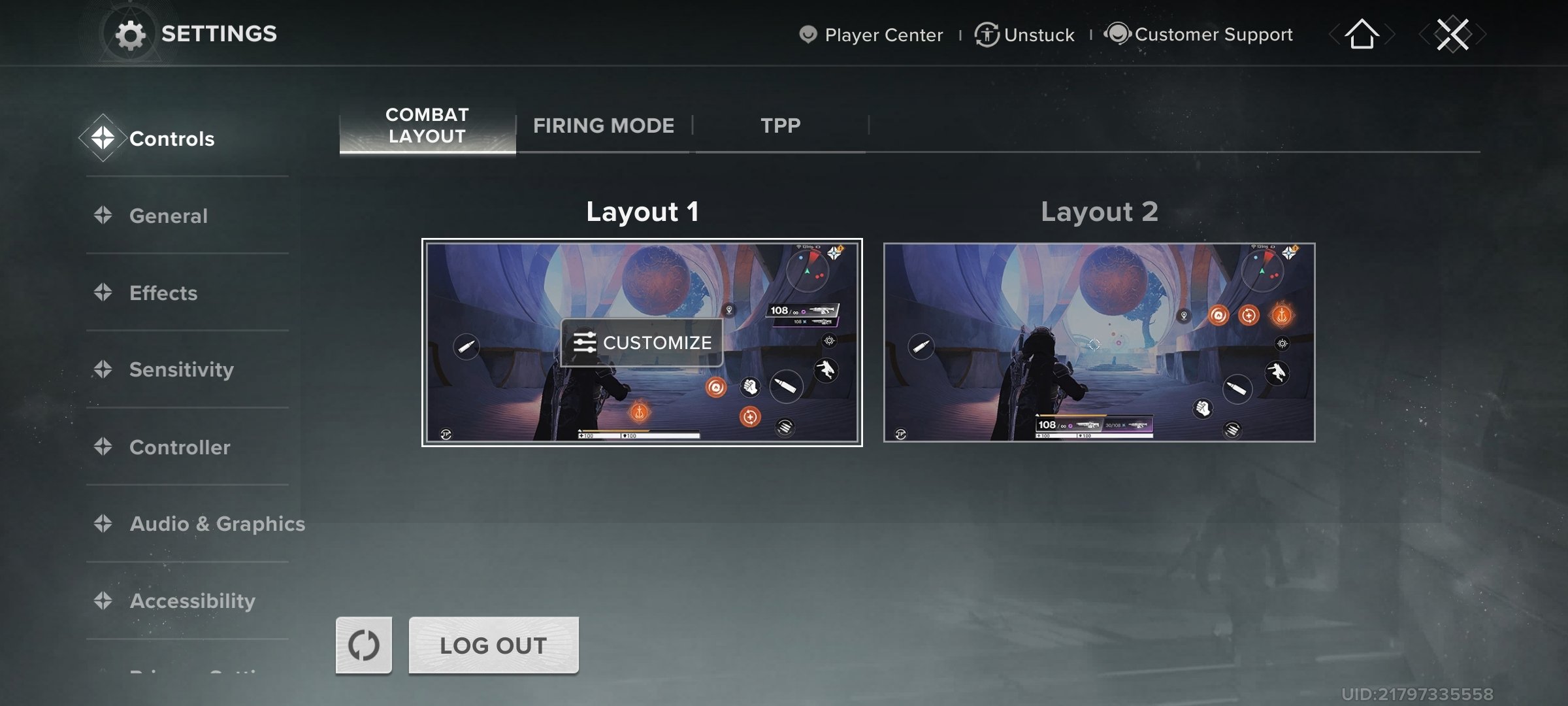
Task: Click the Audio & Graphics diamond icon
Action: [x=105, y=524]
